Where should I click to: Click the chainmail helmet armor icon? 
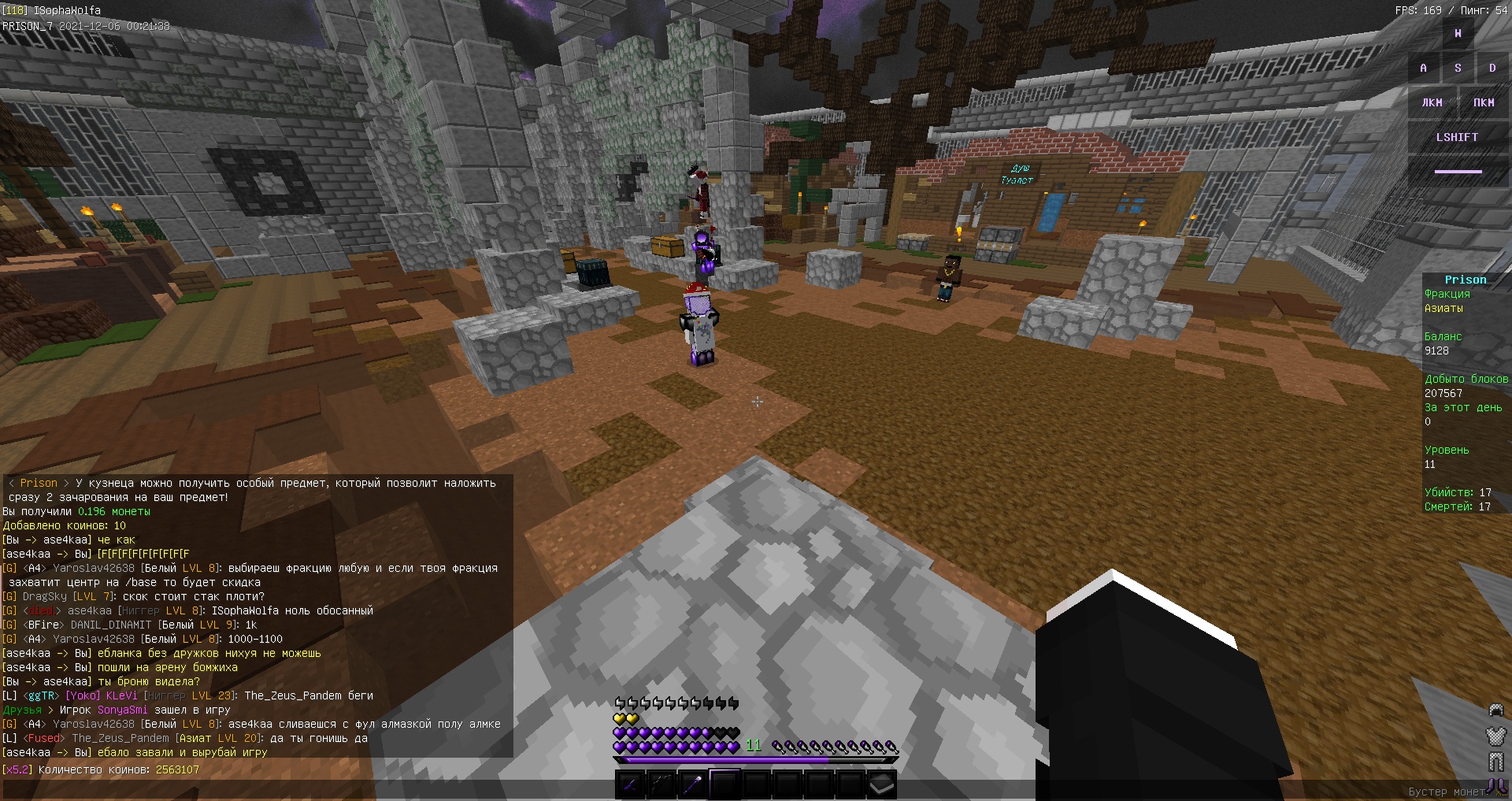tap(1495, 711)
